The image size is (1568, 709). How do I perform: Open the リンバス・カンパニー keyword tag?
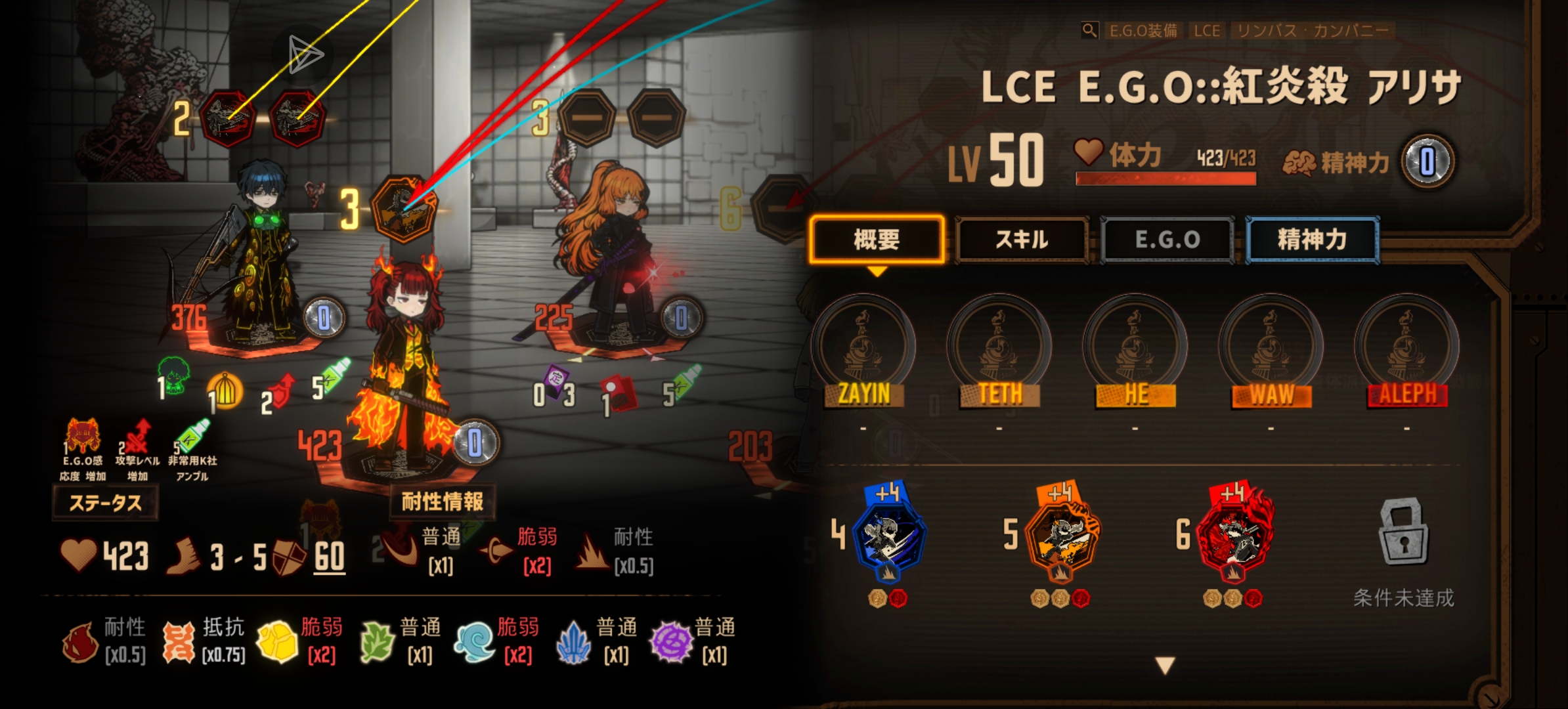pos(1312,30)
